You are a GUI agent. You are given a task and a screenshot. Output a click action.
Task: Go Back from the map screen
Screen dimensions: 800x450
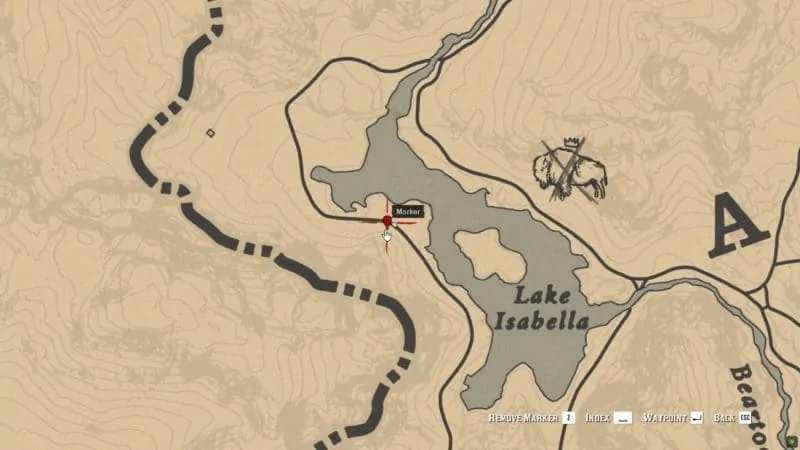(732, 417)
